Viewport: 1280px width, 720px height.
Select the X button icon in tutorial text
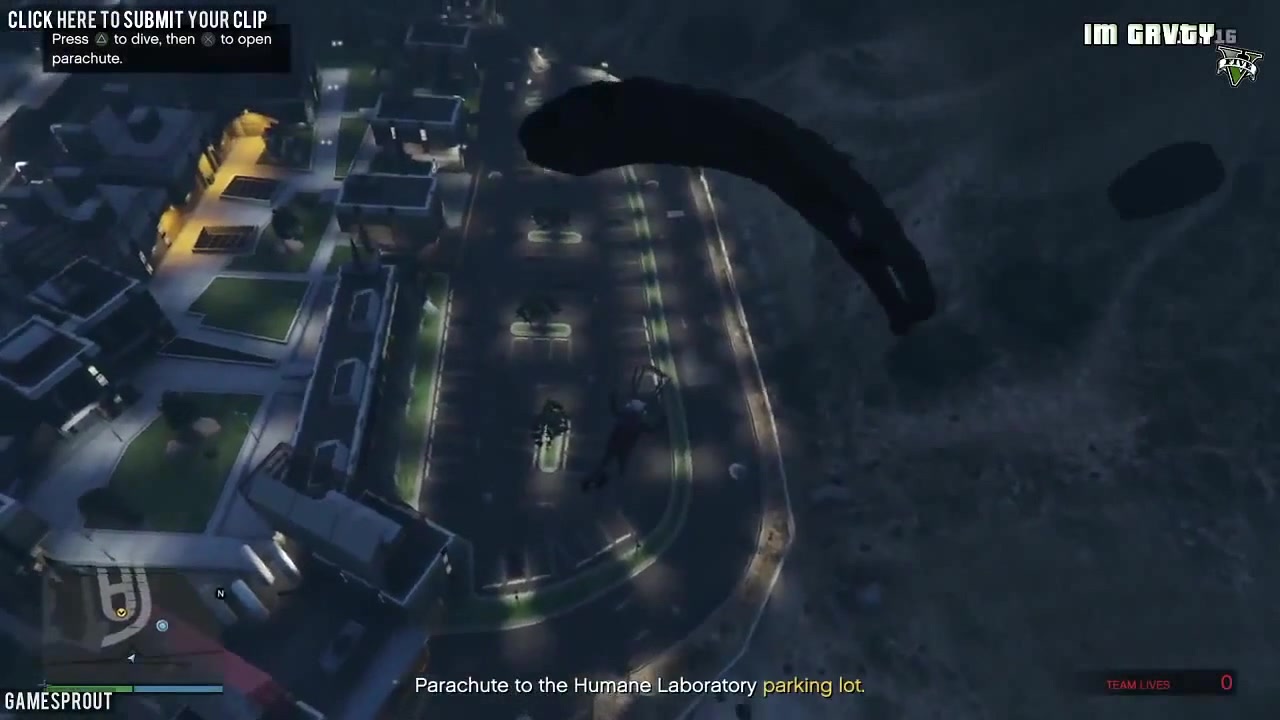coord(207,39)
